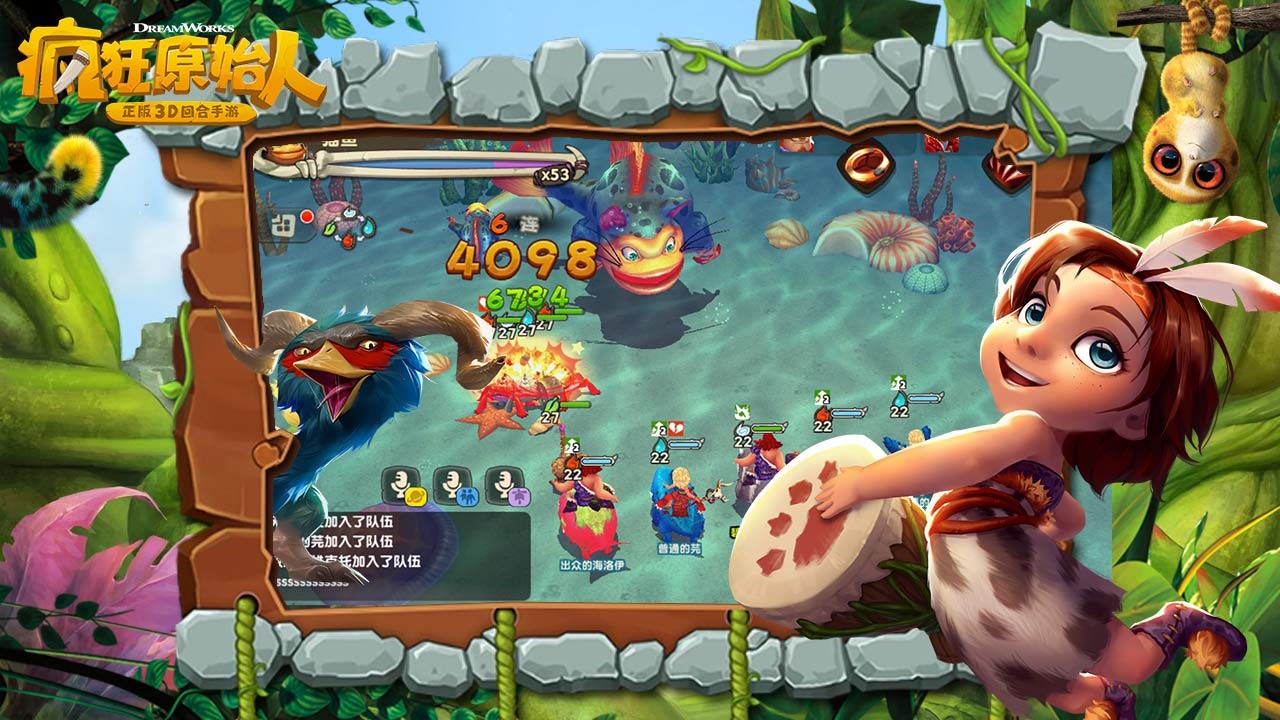Image resolution: width=1280 pixels, height=720 pixels.
Task: Activate the red spiked claw skill icon
Action: click(1006, 171)
